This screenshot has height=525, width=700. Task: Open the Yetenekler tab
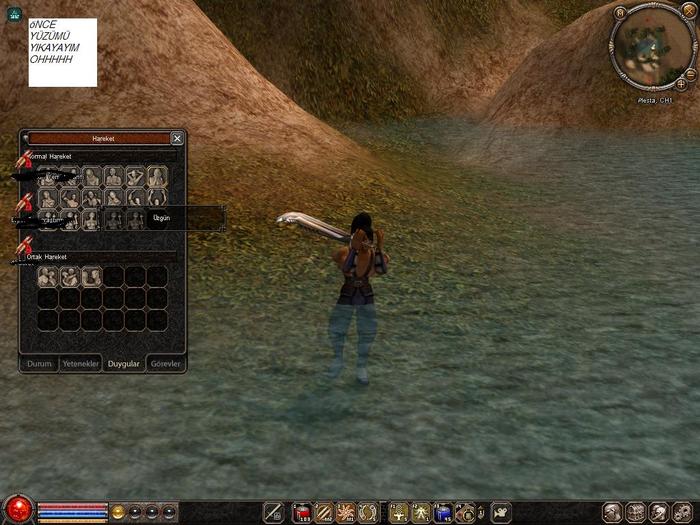click(x=81, y=364)
